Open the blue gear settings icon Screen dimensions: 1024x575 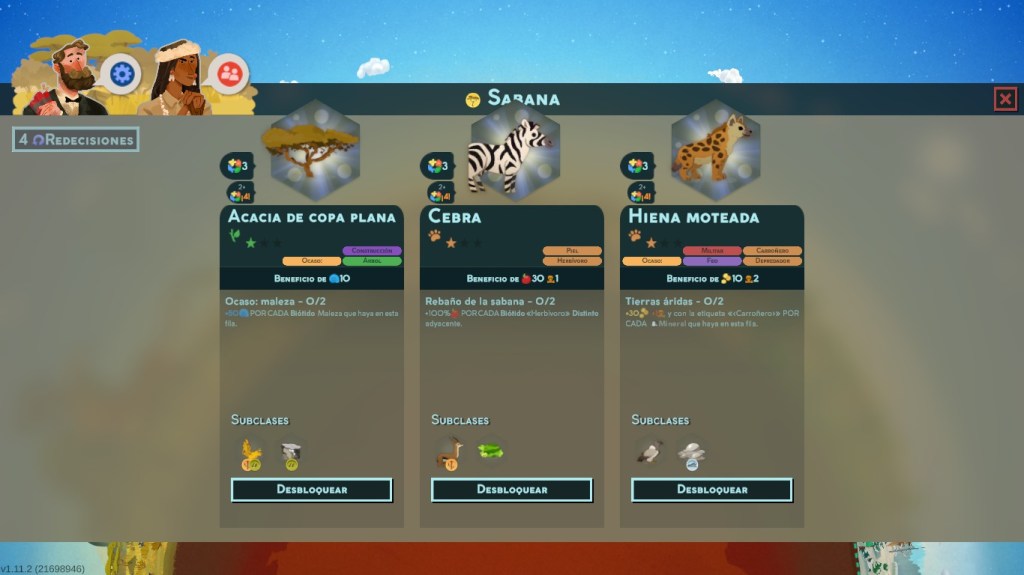122,73
